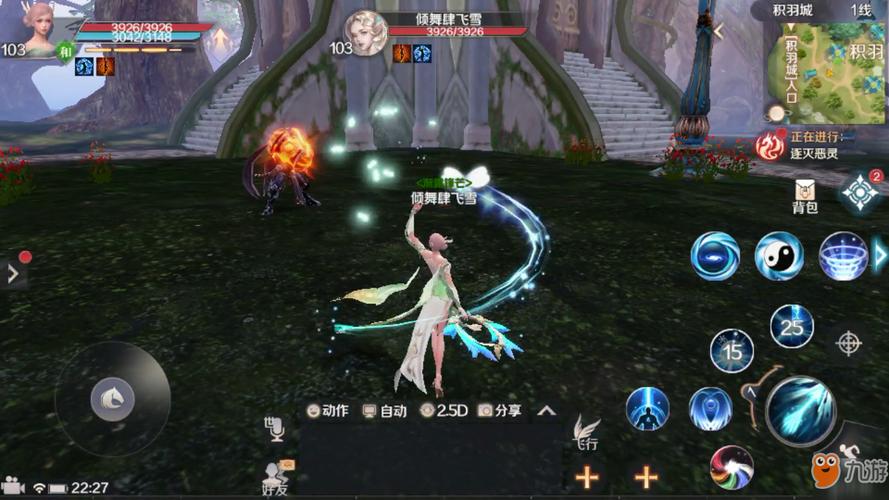Image resolution: width=889 pixels, height=500 pixels.
Task: Start 飞行 flight mode
Action: coord(586,433)
